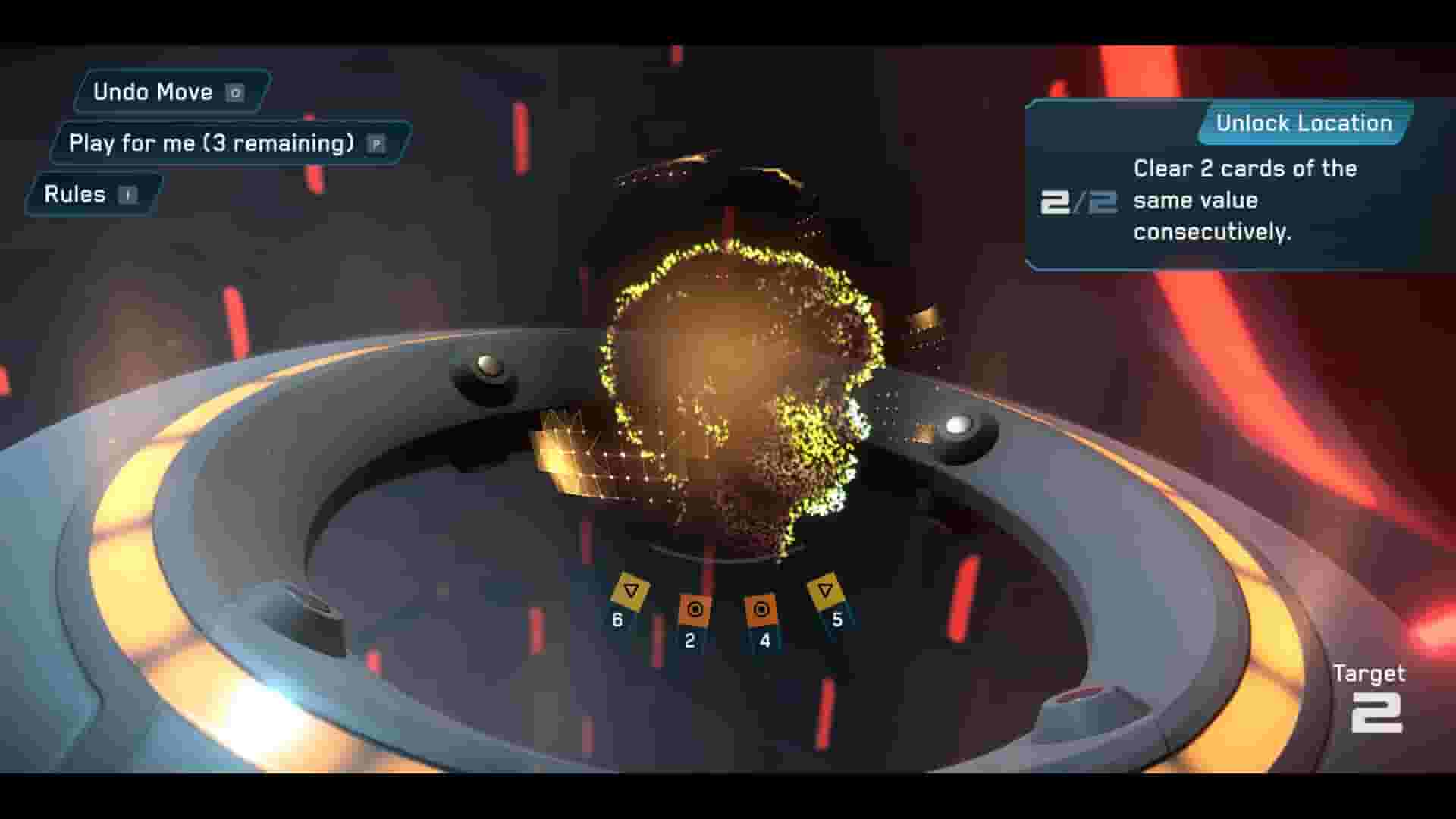
Task: Click the shortcut key badge beside Undo Move
Action: pyautogui.click(x=235, y=92)
